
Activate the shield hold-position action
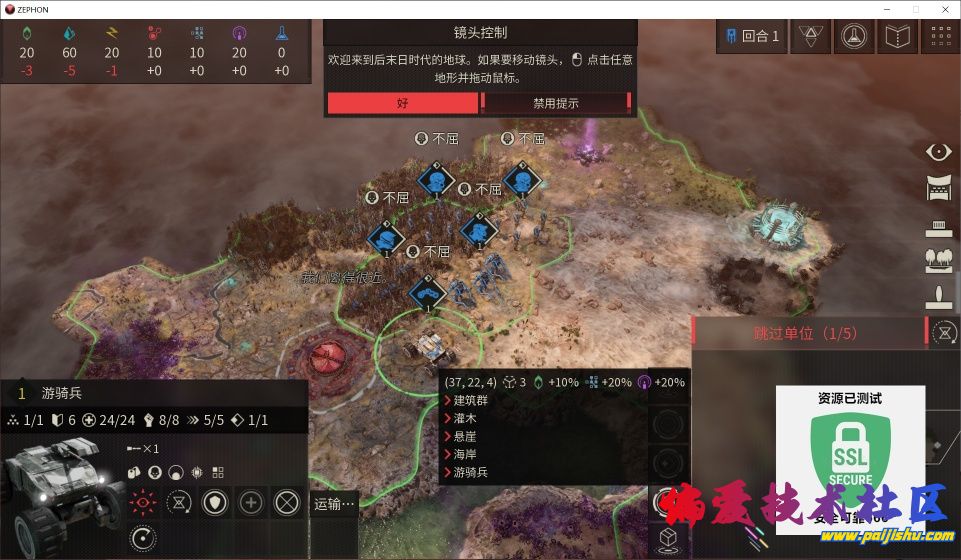tap(214, 502)
